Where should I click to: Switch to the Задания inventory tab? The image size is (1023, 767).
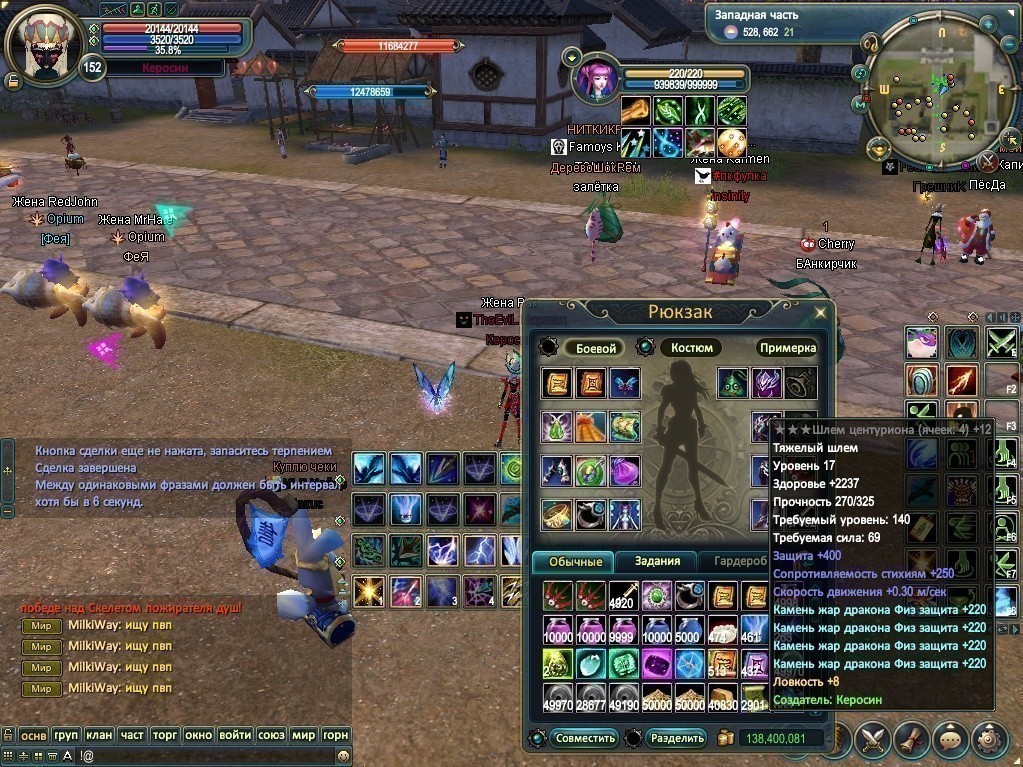657,562
